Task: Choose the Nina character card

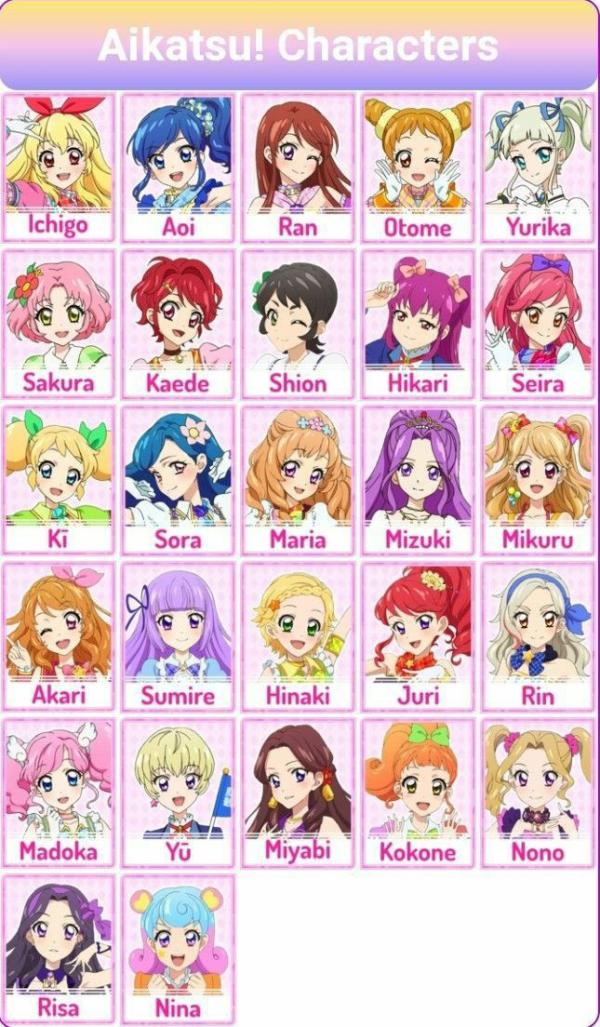Action: tap(178, 948)
